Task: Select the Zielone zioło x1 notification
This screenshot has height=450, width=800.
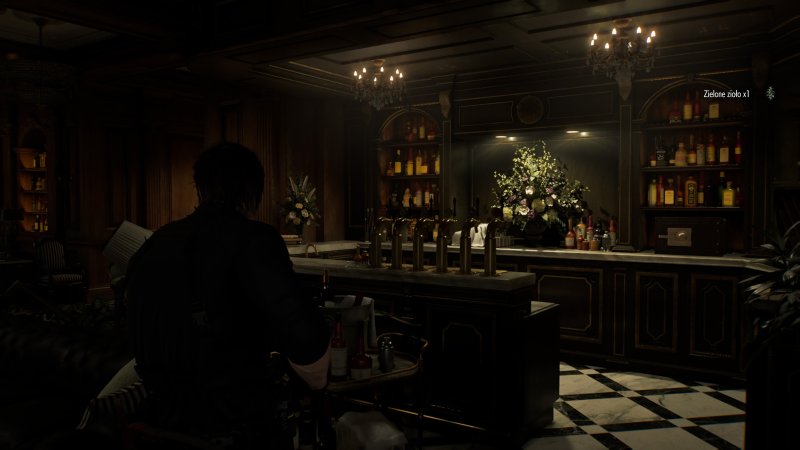Action: tap(727, 93)
